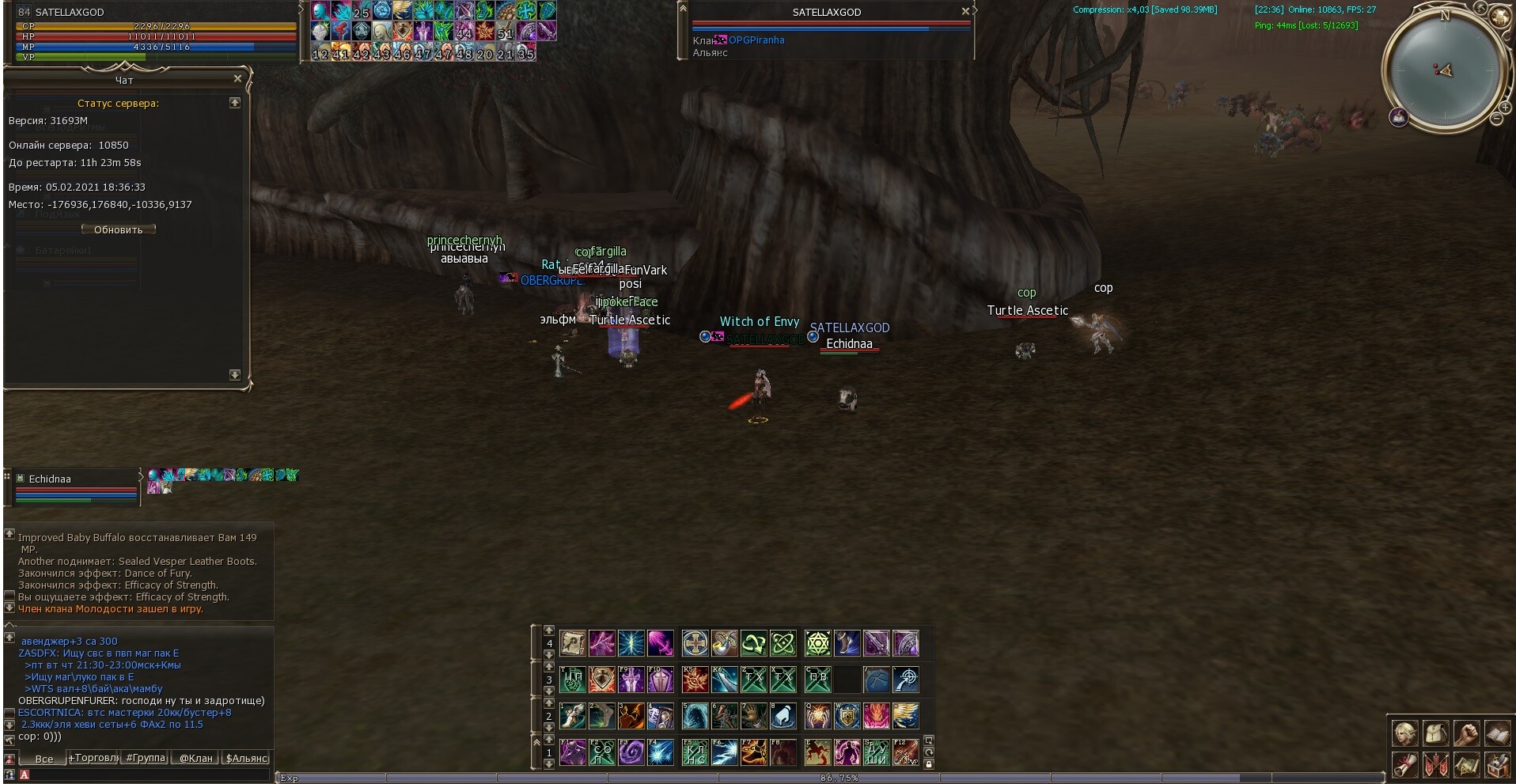The image size is (1516, 784).
Task: Open the circular minimap
Action: click(1444, 71)
